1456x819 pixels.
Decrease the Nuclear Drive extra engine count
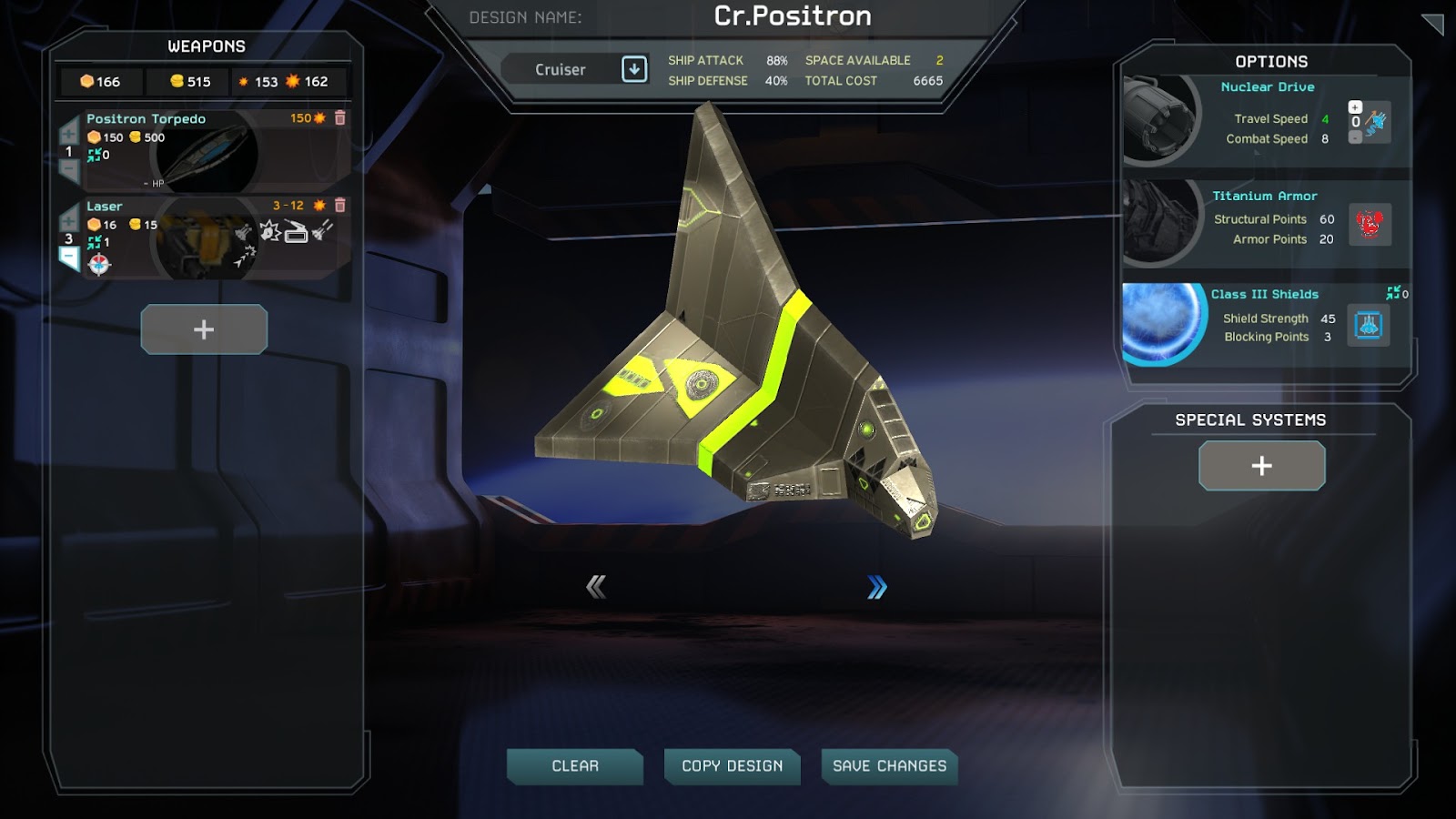pyautogui.click(x=1355, y=137)
